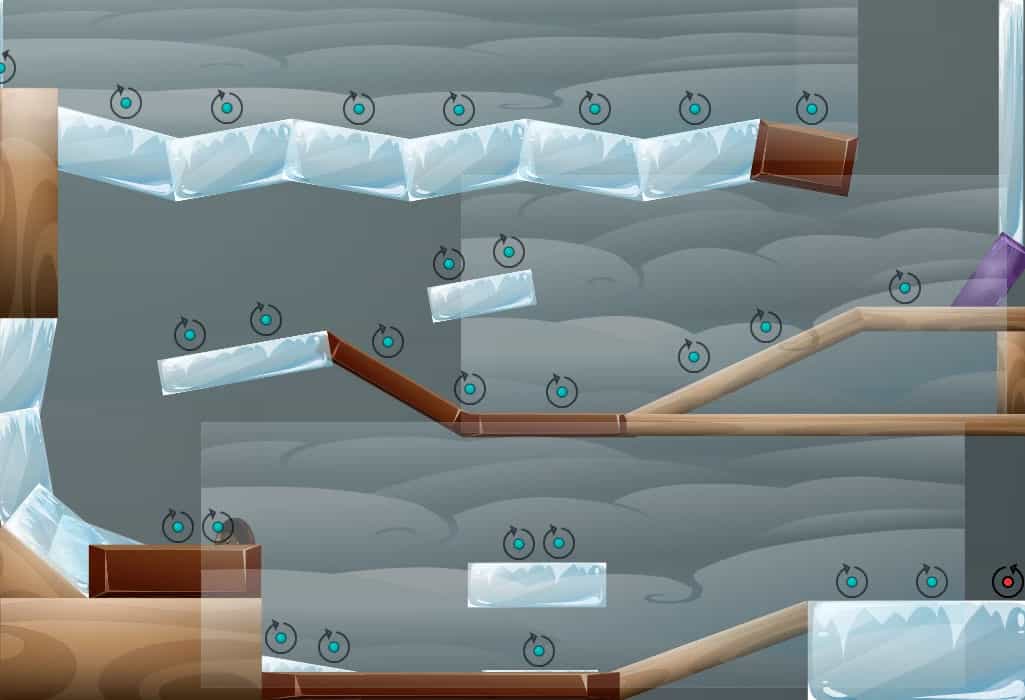Choose the rotate handle above the top-row chocolate block
This screenshot has height=700, width=1025.
(811, 108)
